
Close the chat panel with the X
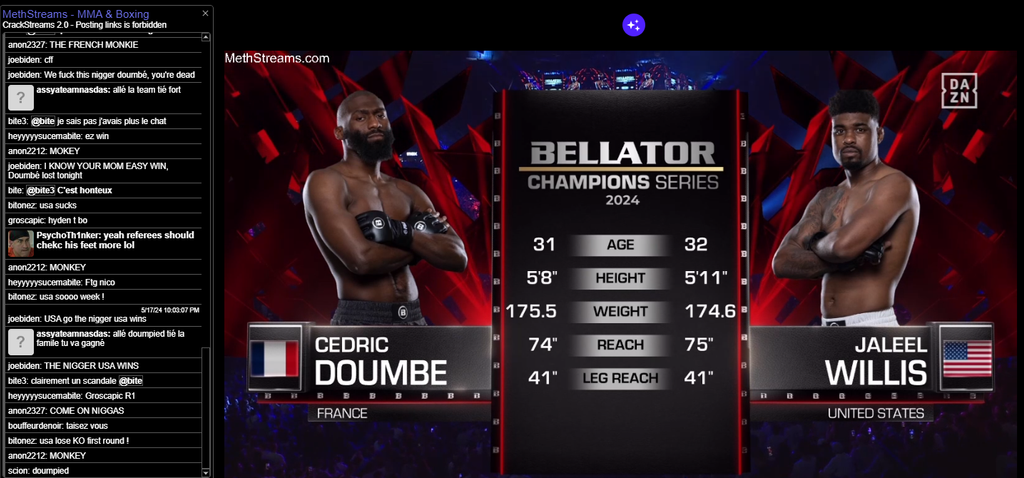(206, 13)
